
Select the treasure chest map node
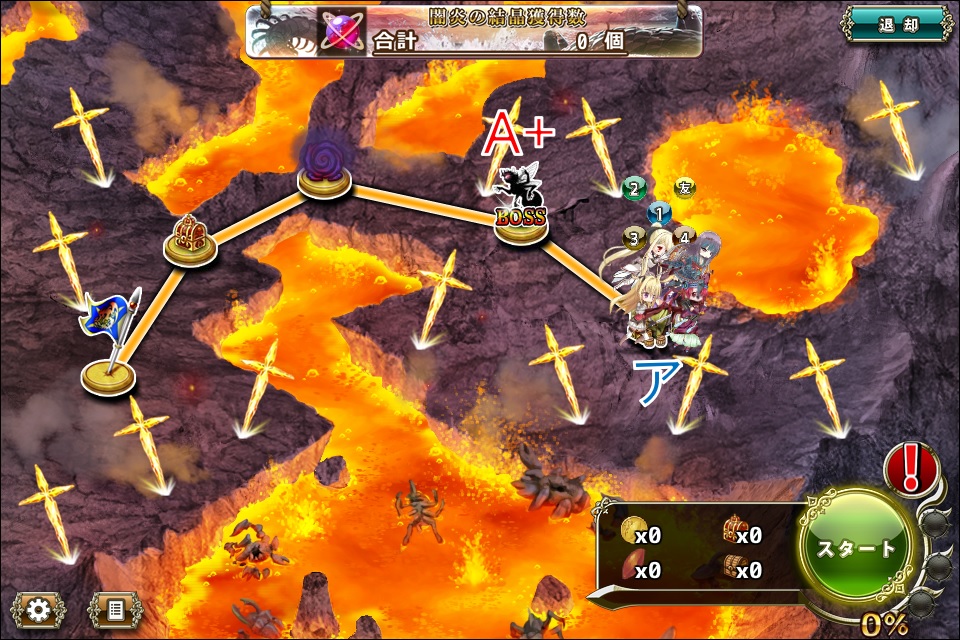pos(190,242)
